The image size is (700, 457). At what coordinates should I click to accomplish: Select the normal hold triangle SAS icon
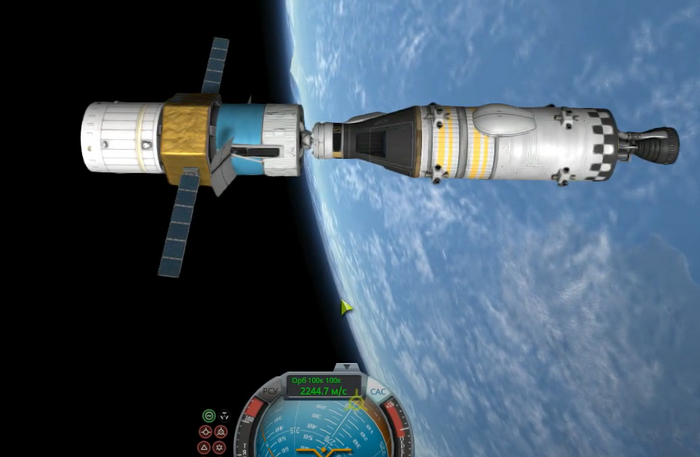(205, 447)
